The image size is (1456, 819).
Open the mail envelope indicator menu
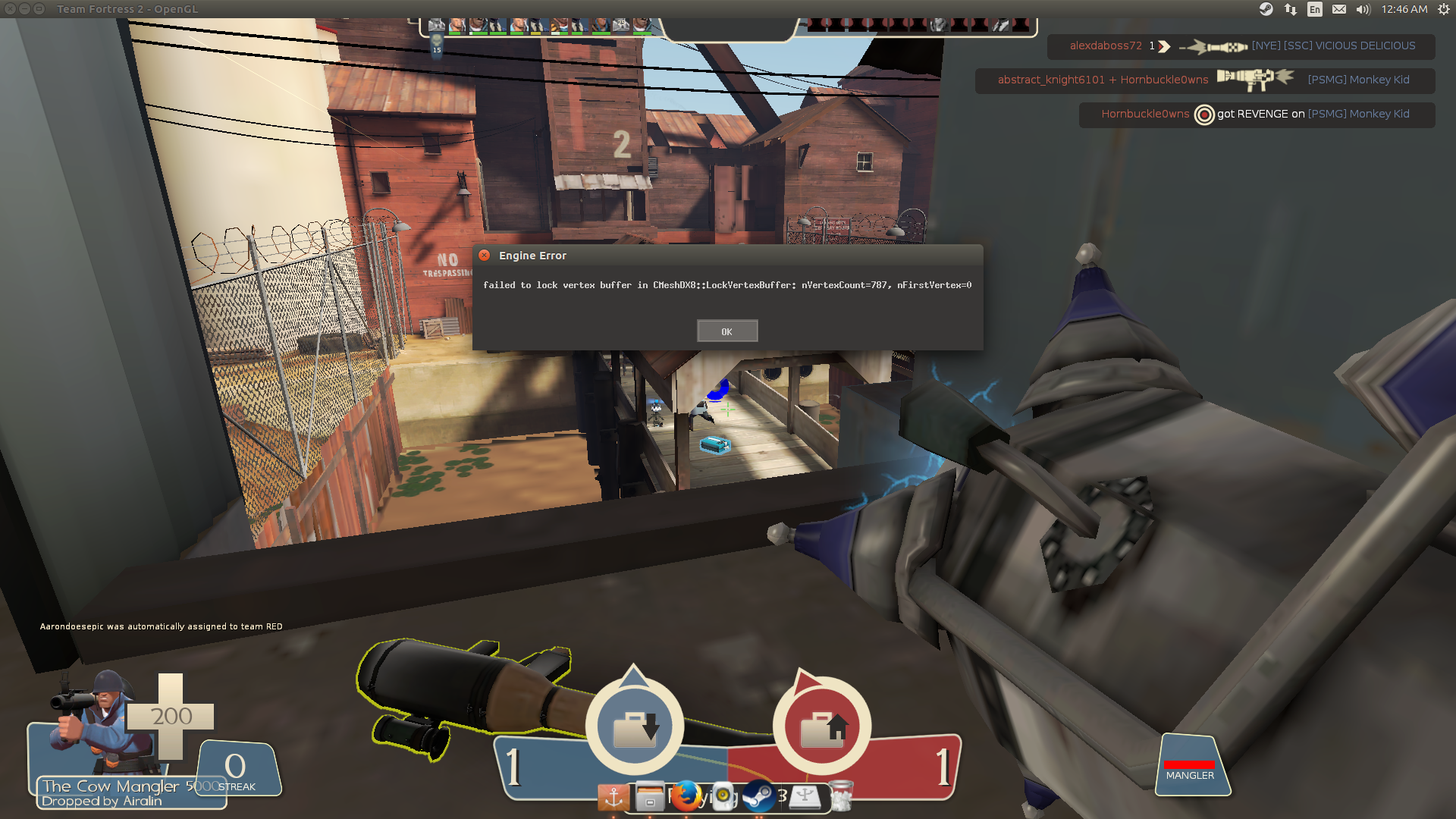coord(1339,9)
